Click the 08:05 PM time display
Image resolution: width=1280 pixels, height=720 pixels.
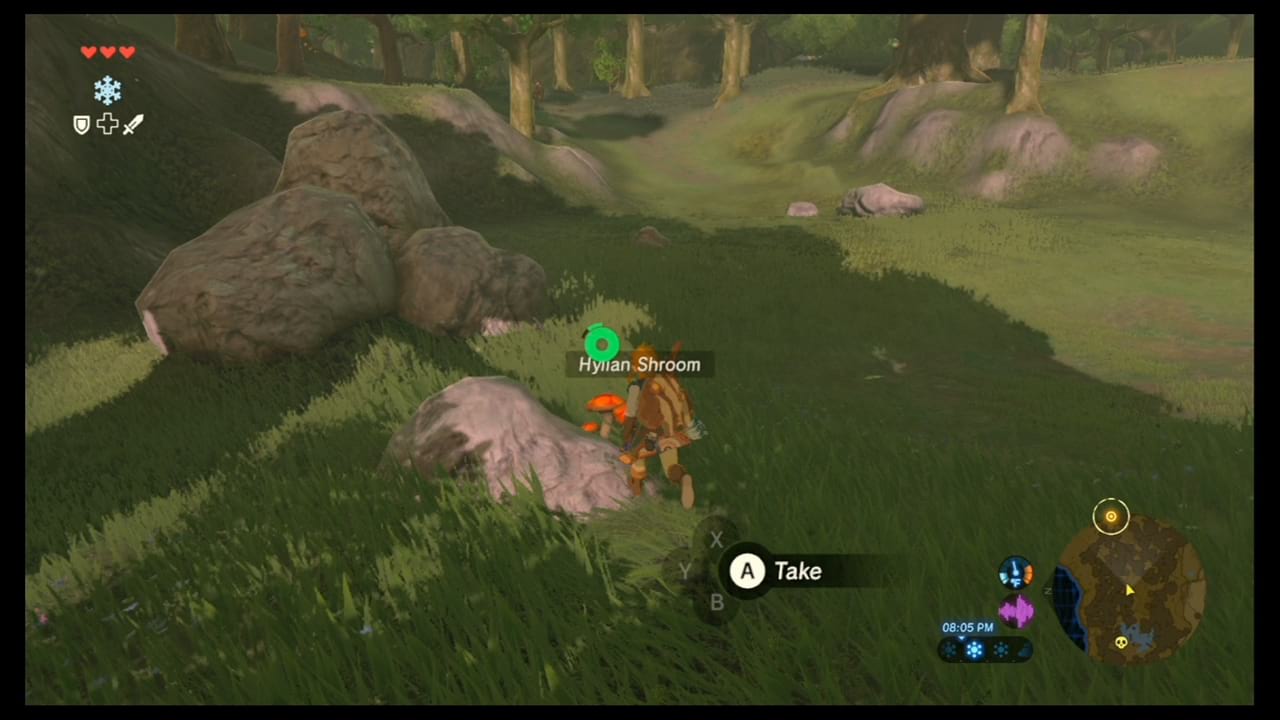pos(966,627)
